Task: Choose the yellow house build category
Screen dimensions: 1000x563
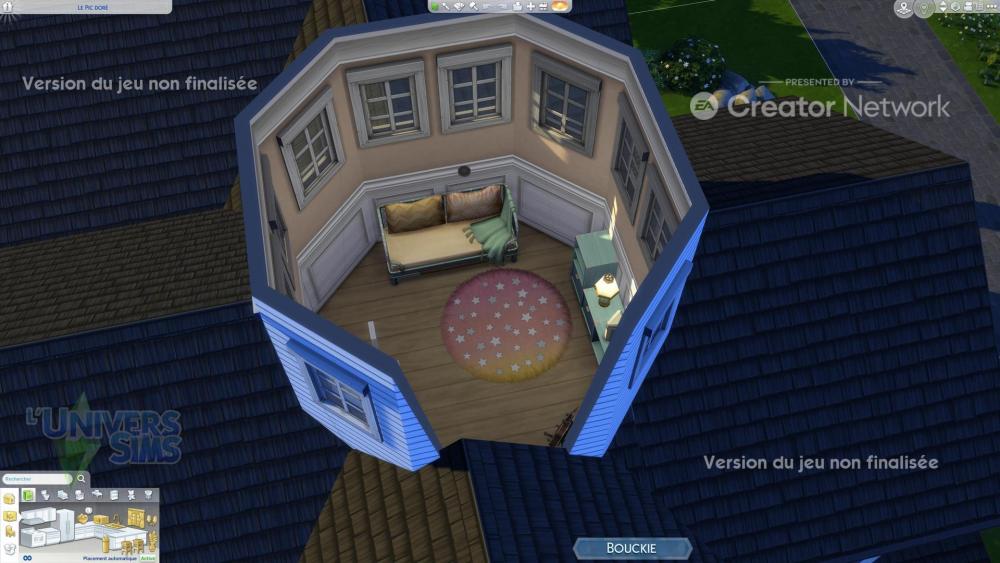Action: pyautogui.click(x=10, y=498)
